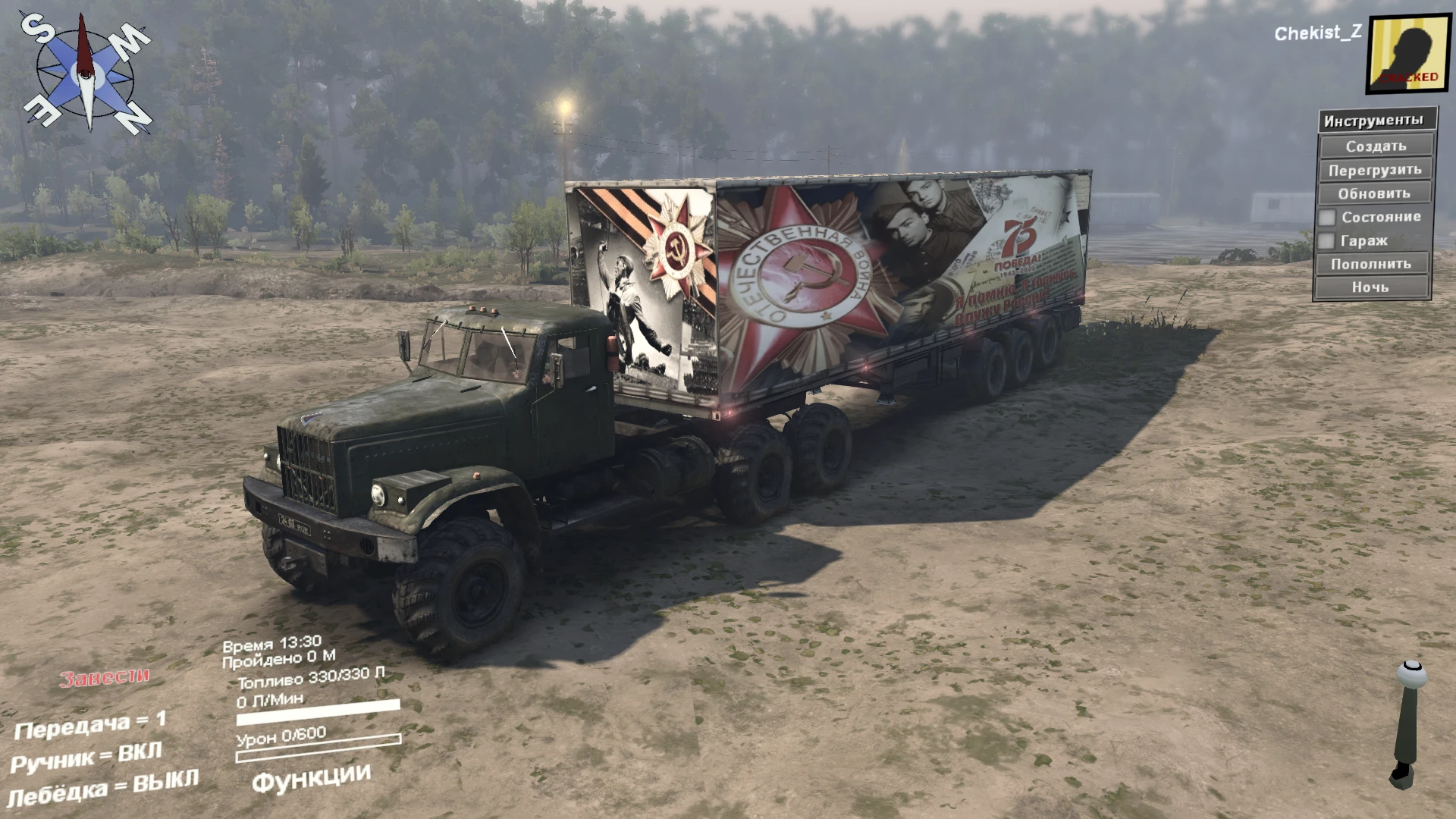Enable the Состояние checkbox

(x=1326, y=217)
